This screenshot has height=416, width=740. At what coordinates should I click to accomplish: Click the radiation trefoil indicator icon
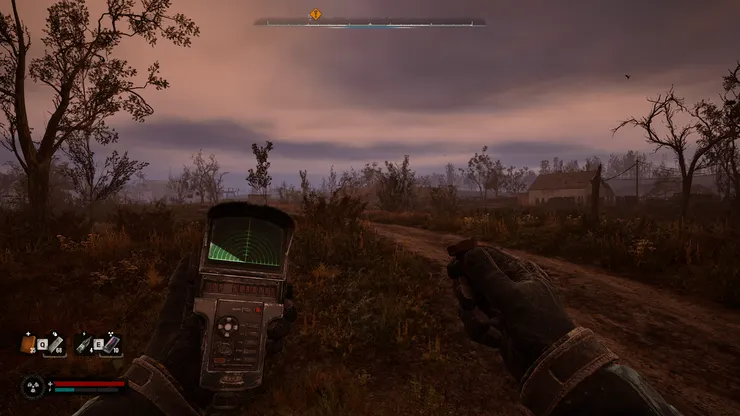tap(35, 385)
